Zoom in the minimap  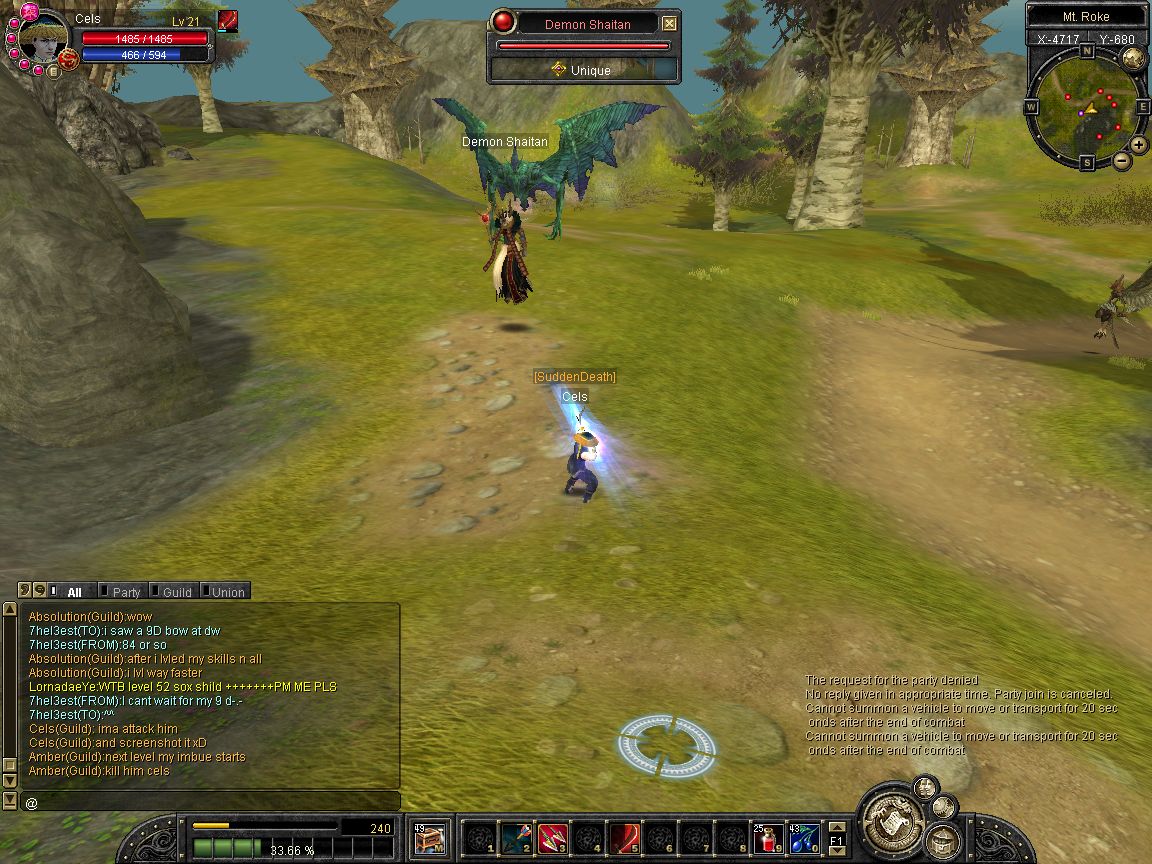click(x=1139, y=145)
